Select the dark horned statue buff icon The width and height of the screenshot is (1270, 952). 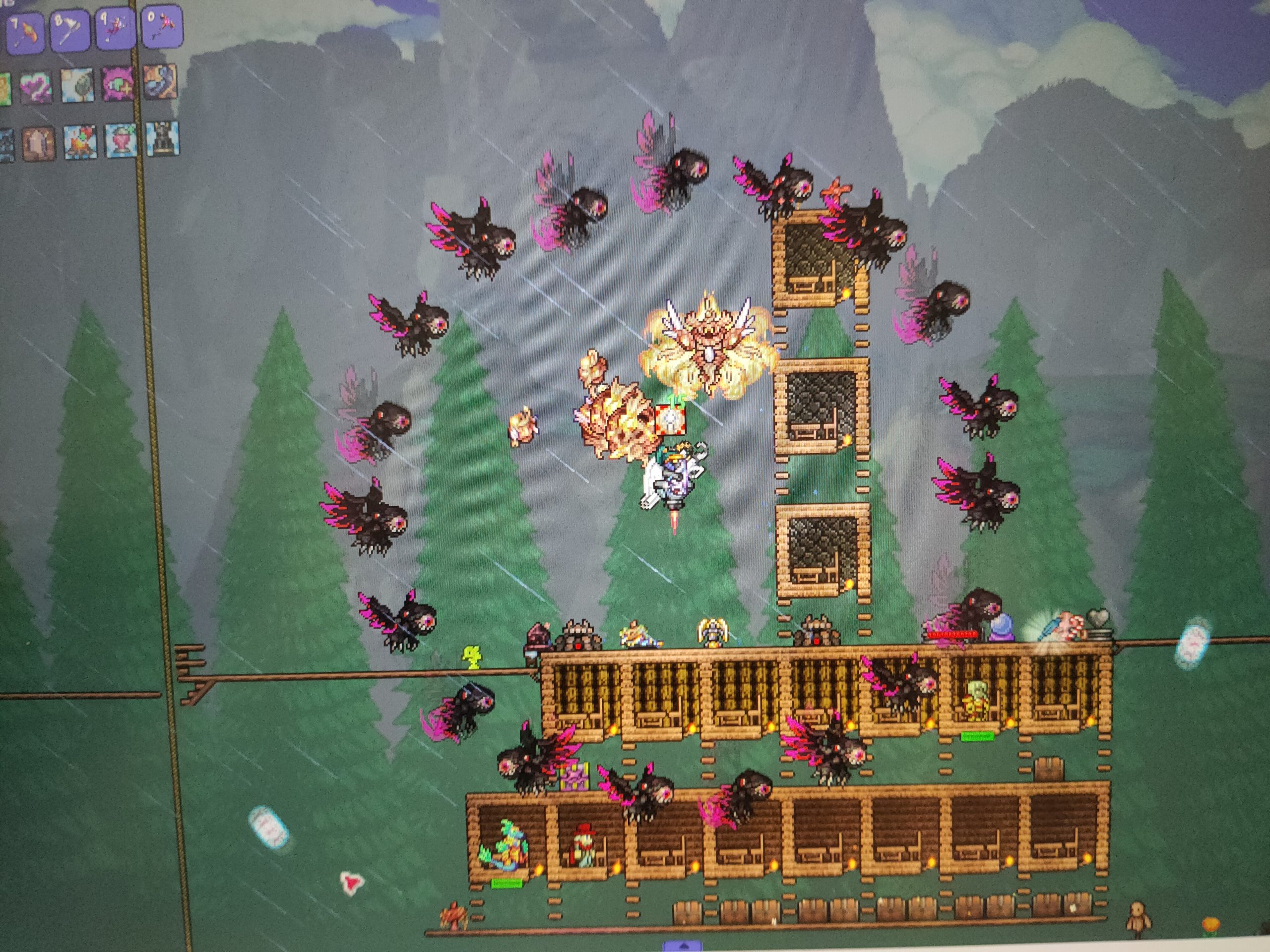point(162,138)
